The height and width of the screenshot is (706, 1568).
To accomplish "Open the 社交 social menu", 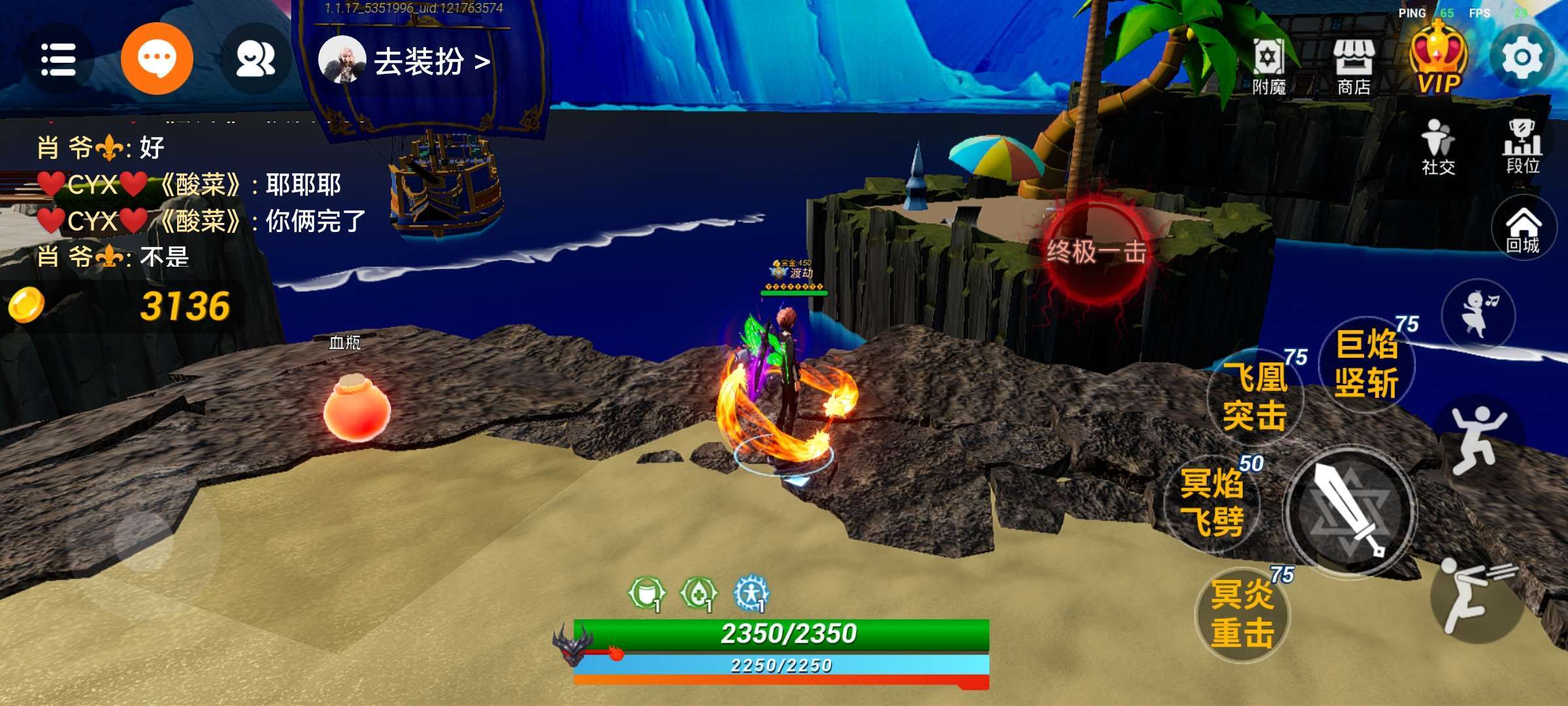I will pos(1438,147).
